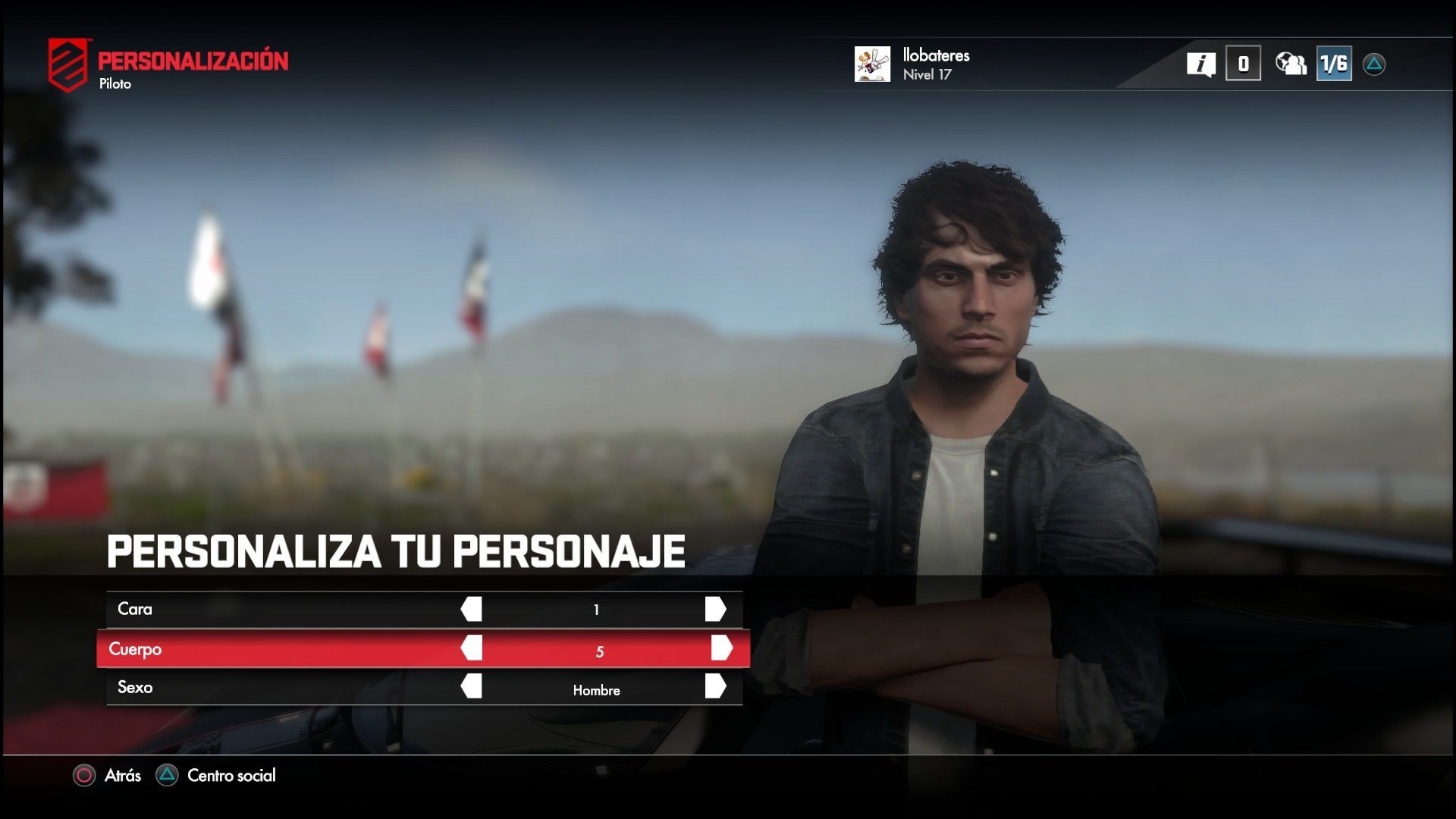Switch Sexo using the left arrow
1456x819 pixels.
tap(472, 686)
